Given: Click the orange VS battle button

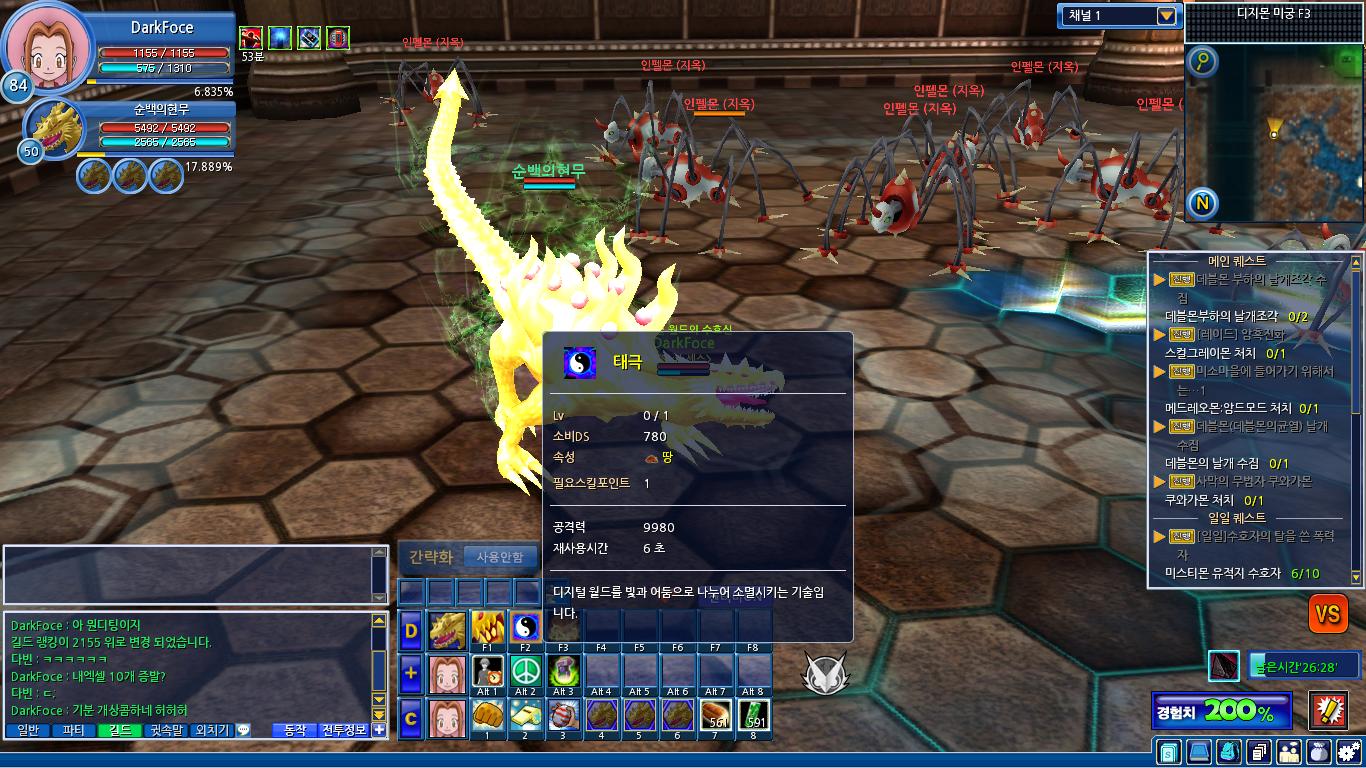Looking at the screenshot, I should pos(1328,612).
